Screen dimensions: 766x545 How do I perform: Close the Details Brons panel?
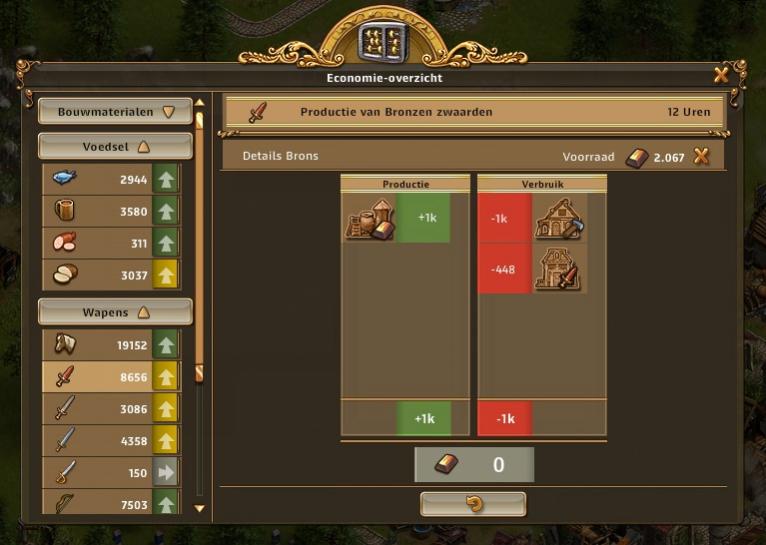coord(702,156)
